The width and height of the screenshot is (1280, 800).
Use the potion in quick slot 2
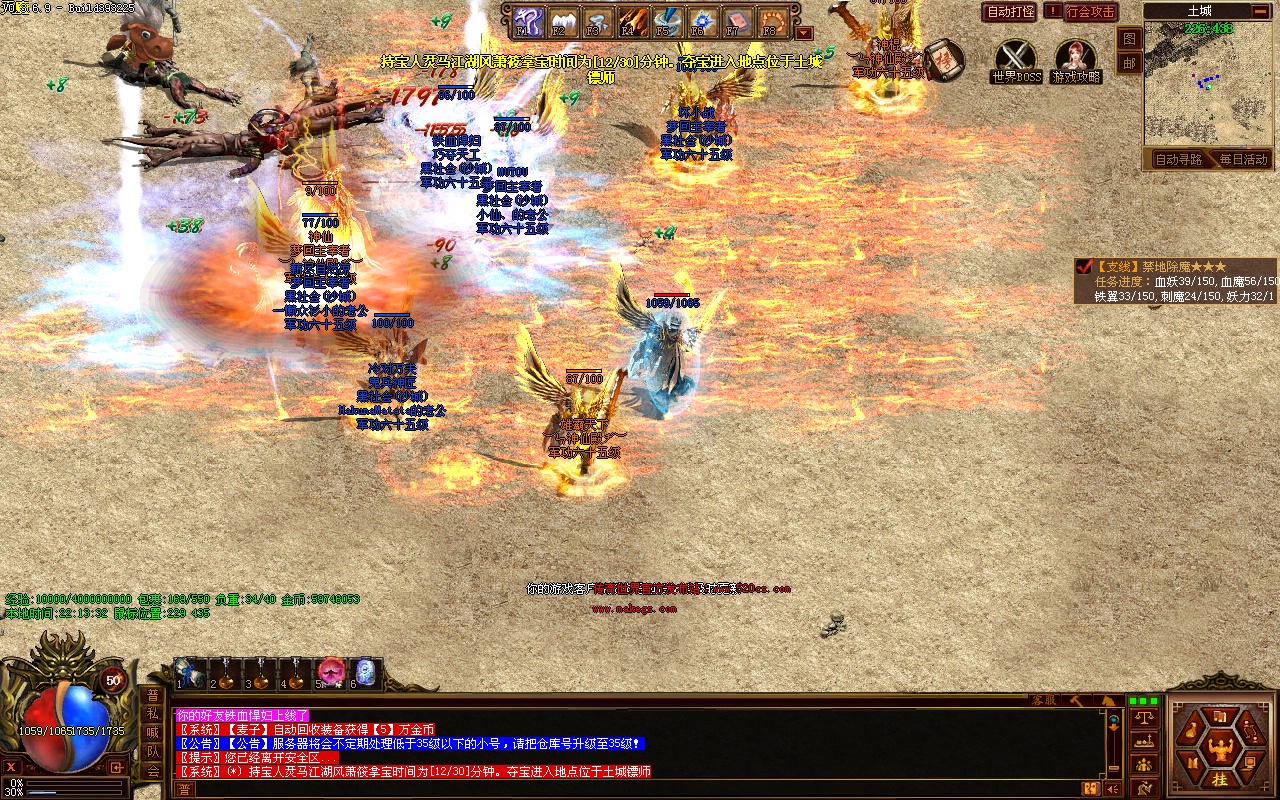click(226, 672)
